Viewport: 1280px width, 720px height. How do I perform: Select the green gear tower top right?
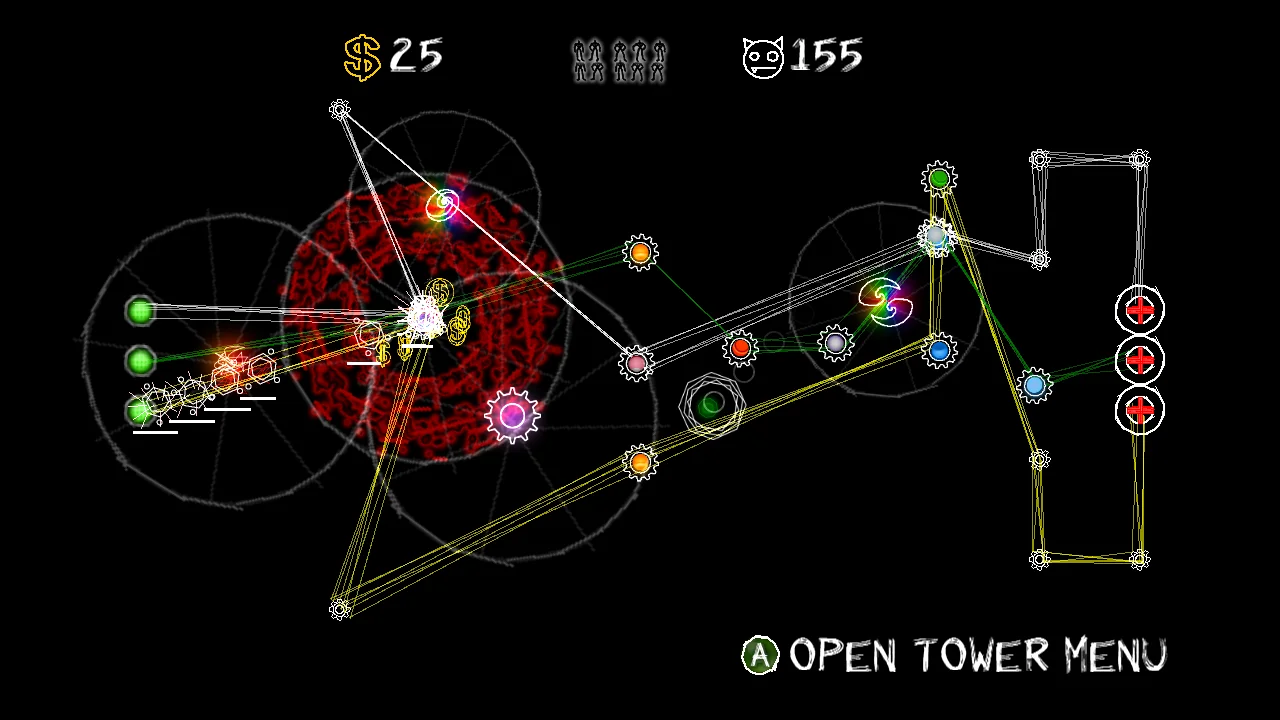(x=939, y=178)
